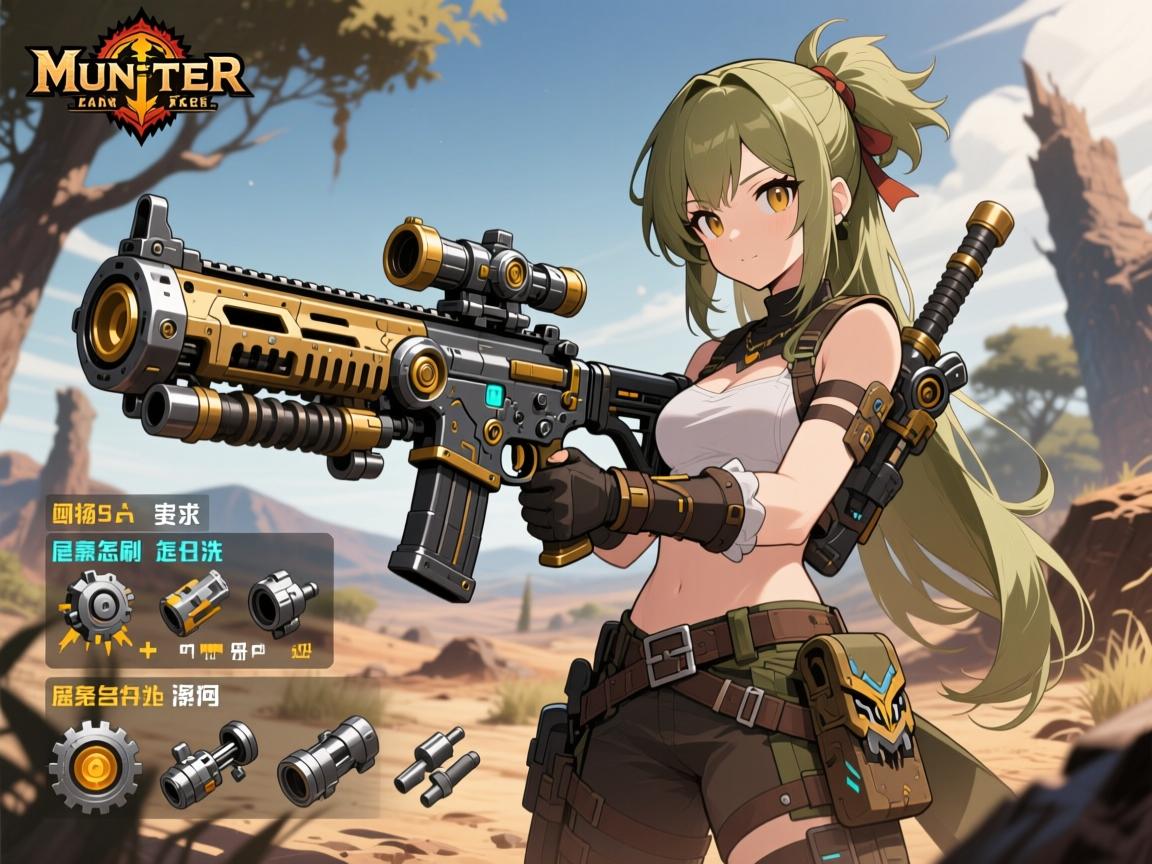Open the top yellow-and-white header tab

tap(127, 514)
